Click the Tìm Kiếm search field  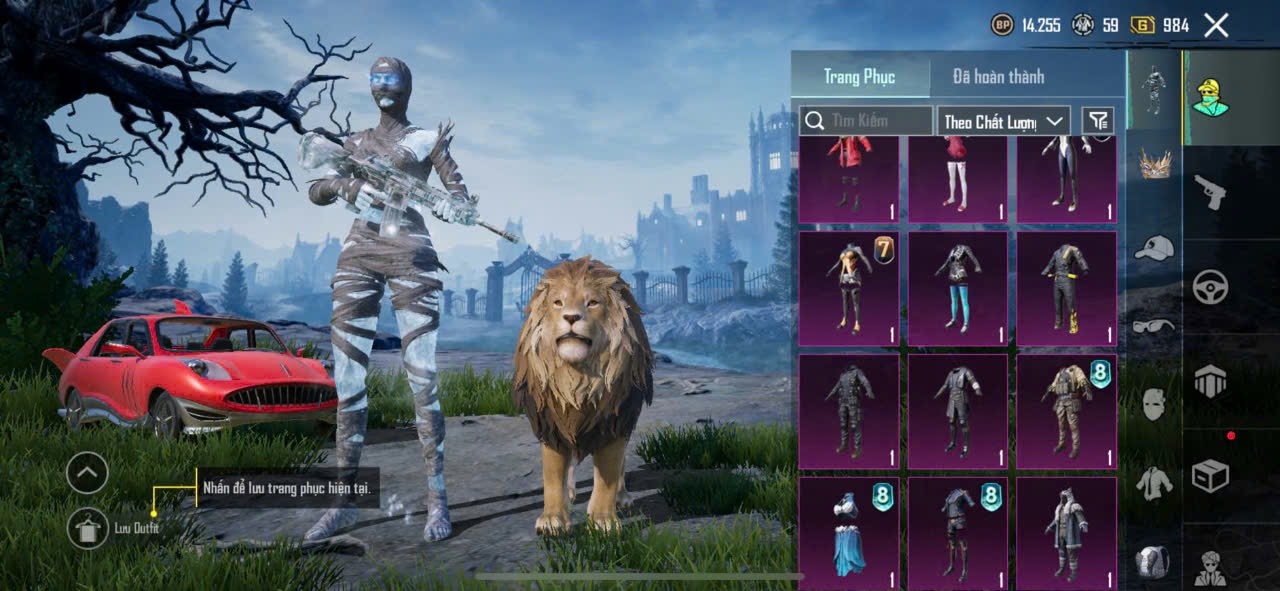click(866, 121)
